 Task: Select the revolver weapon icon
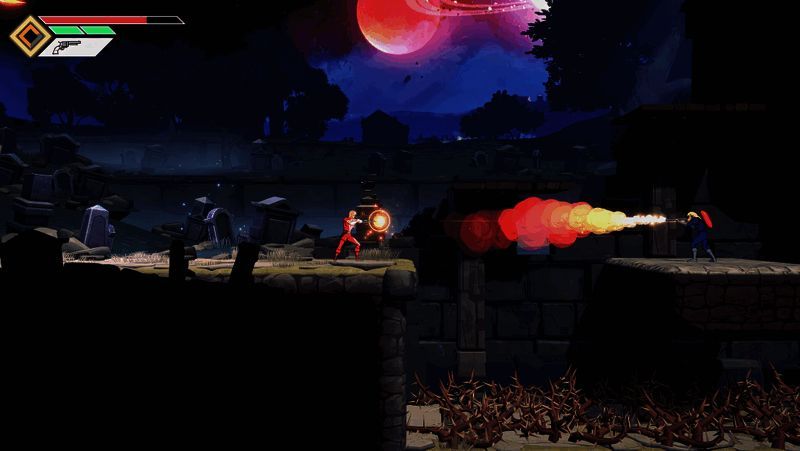tap(70, 46)
